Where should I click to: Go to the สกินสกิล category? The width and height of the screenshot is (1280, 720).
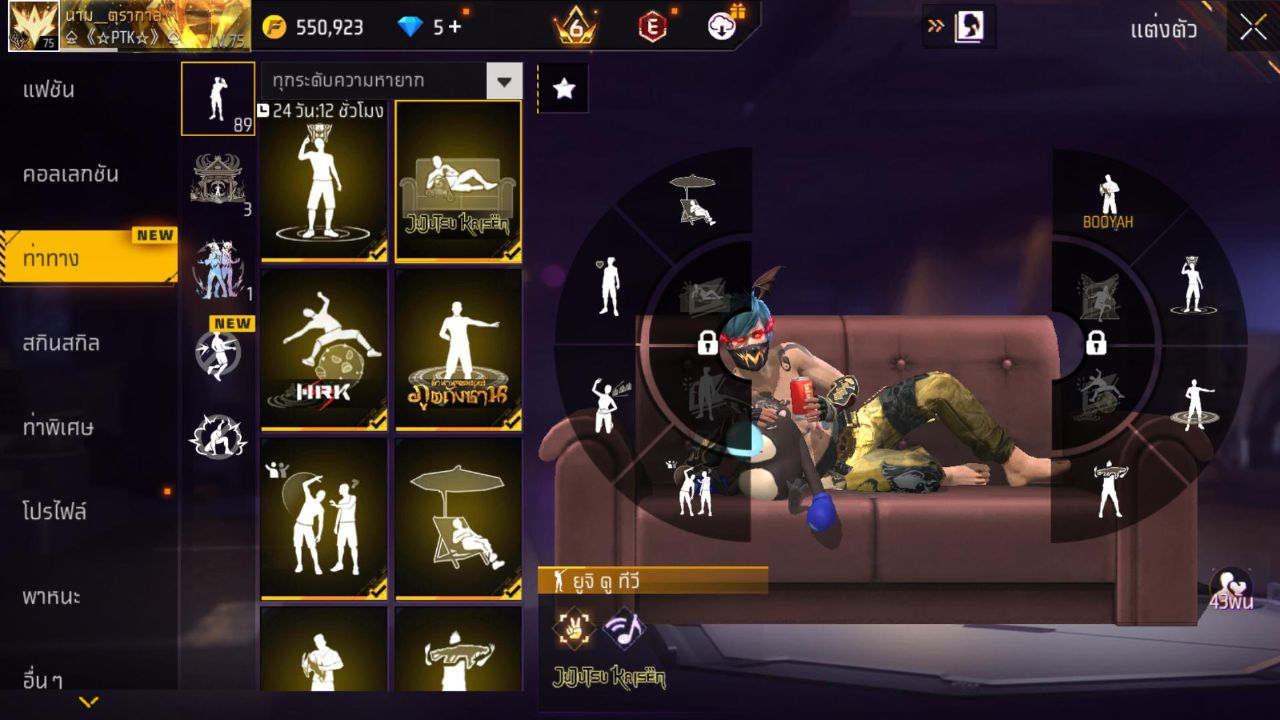pyautogui.click(x=62, y=343)
